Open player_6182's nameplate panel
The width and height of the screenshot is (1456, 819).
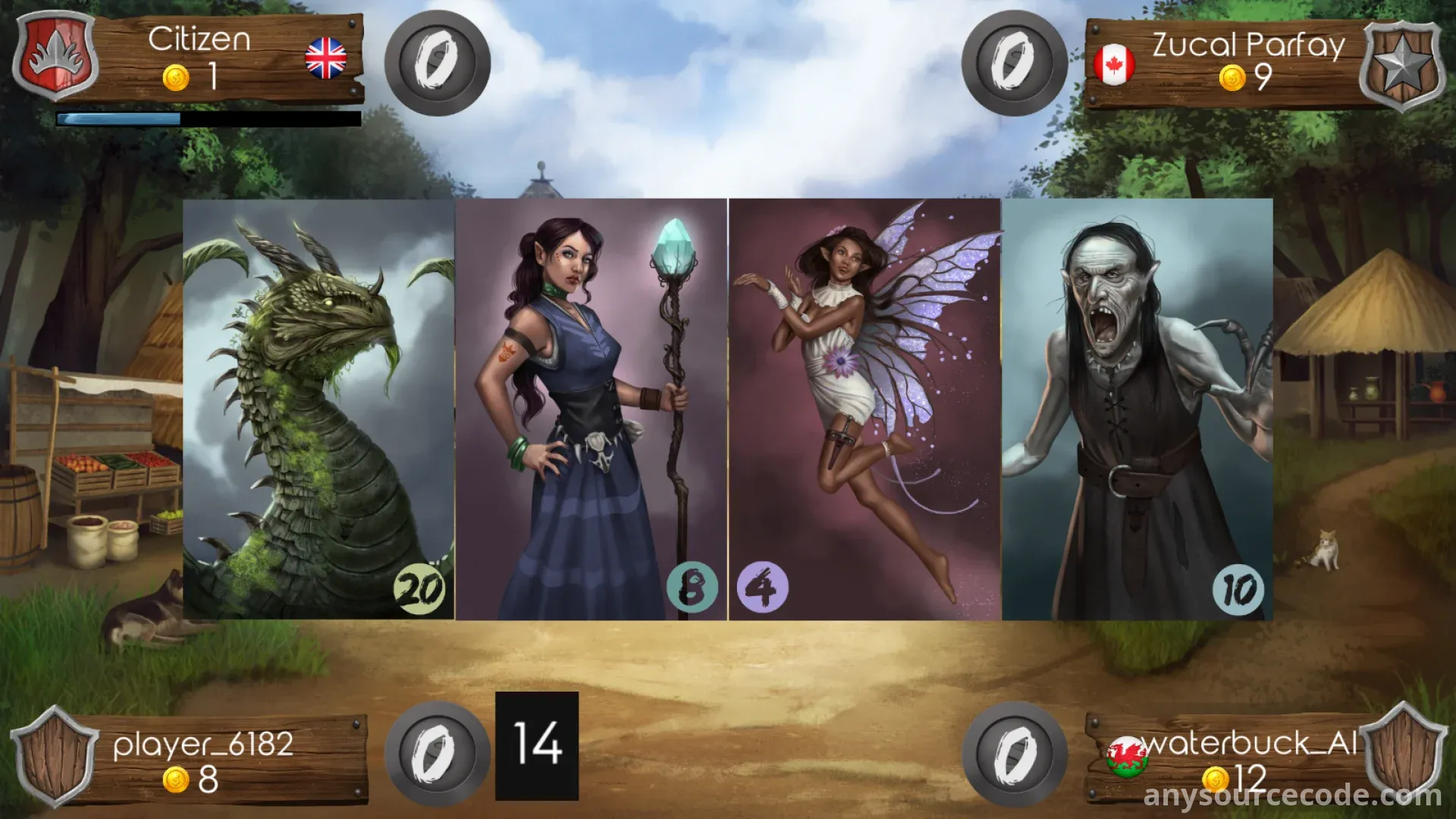point(220,760)
